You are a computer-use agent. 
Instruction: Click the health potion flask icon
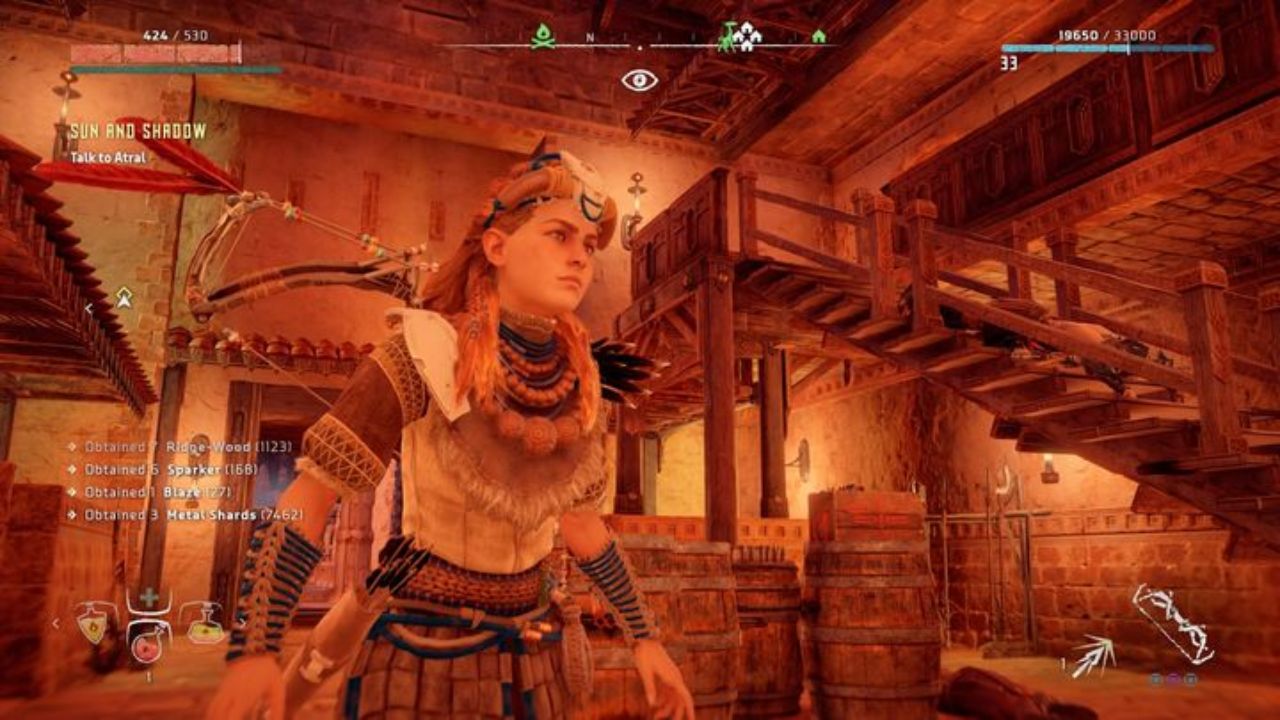click(93, 627)
